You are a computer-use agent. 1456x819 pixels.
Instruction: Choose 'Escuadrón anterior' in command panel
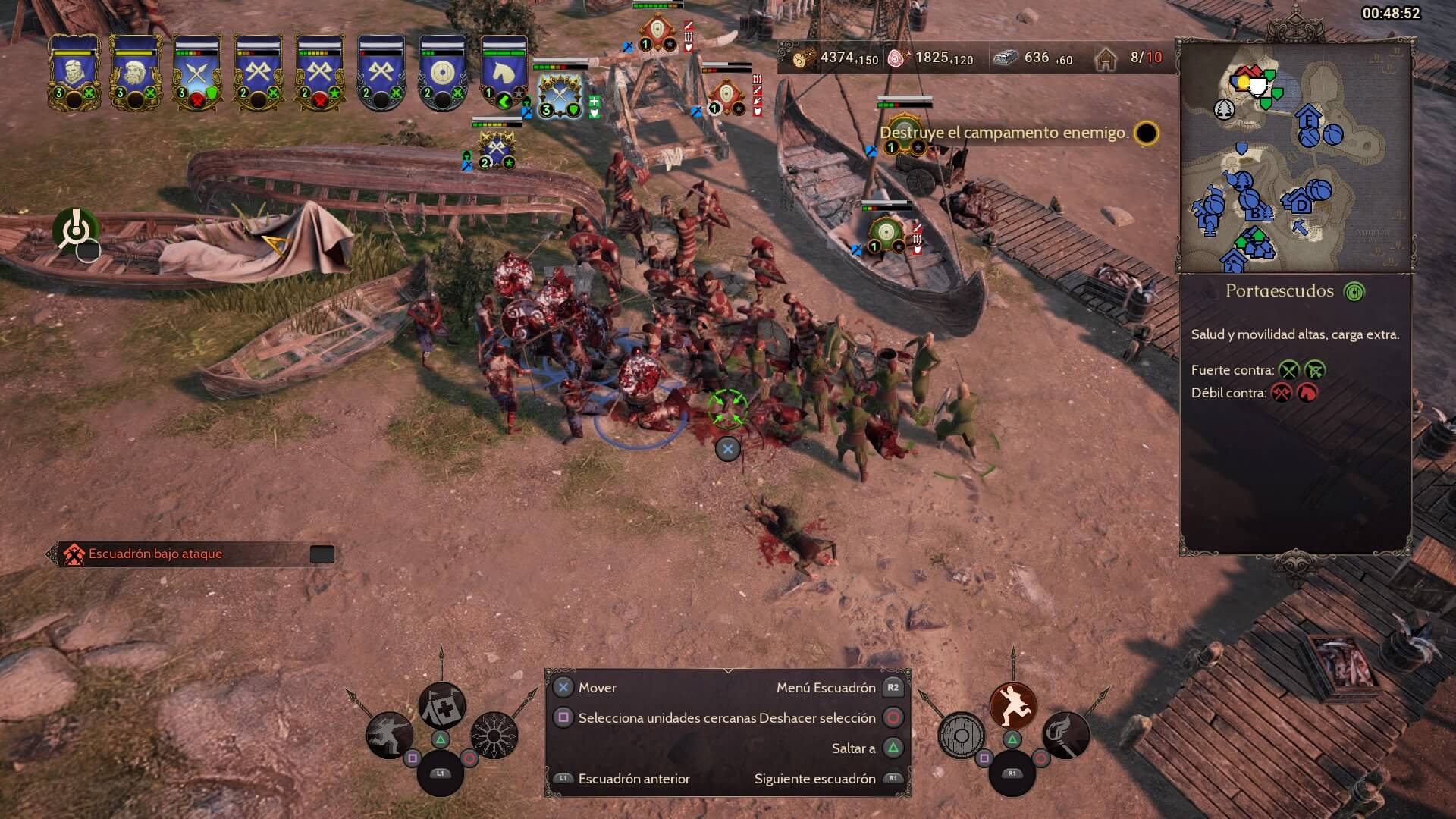point(634,779)
